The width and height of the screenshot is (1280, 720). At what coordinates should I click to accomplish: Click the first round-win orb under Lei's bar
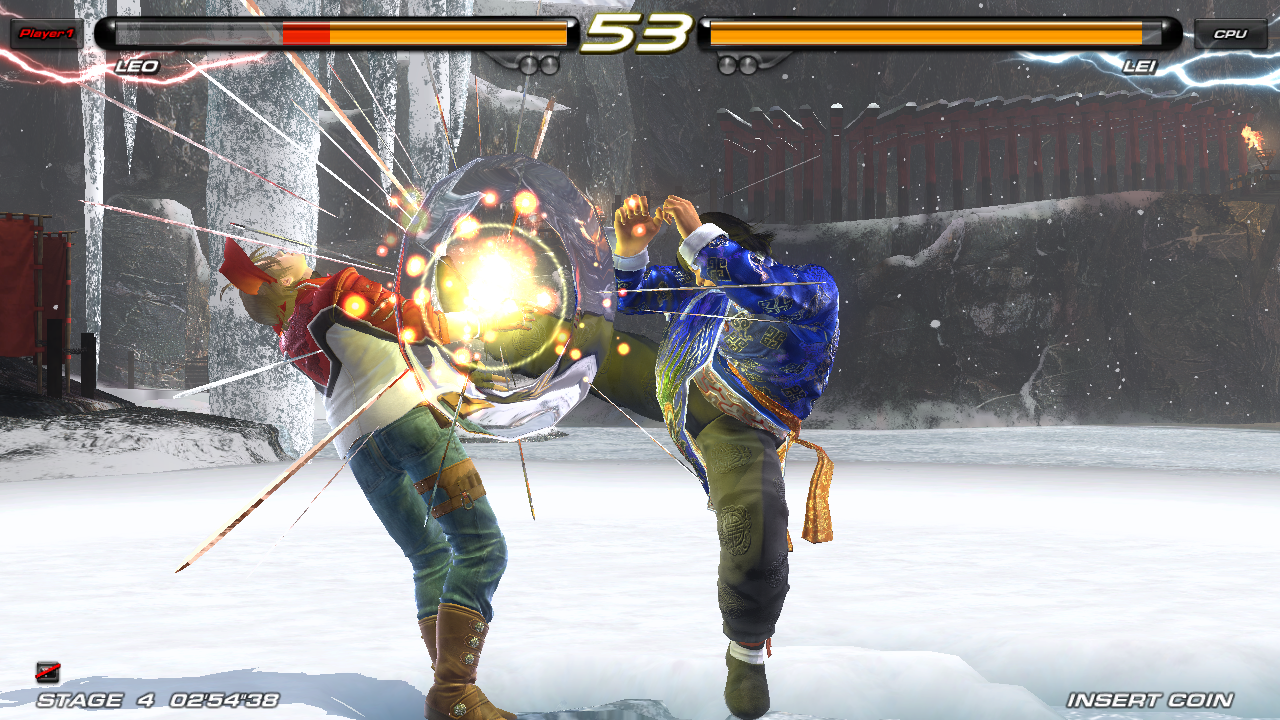[x=728, y=63]
